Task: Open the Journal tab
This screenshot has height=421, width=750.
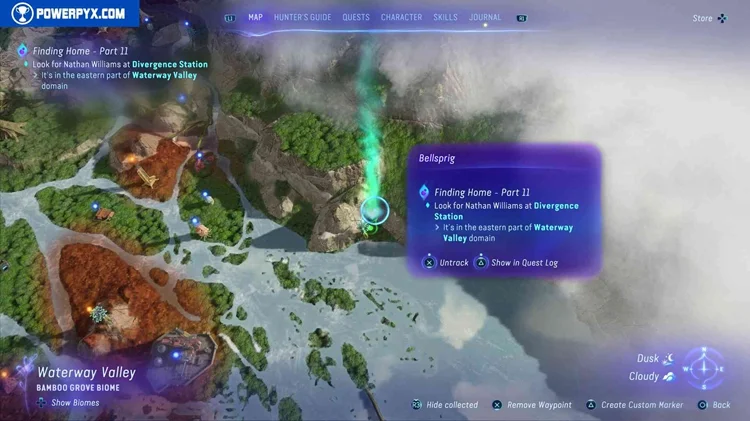Action: point(487,17)
